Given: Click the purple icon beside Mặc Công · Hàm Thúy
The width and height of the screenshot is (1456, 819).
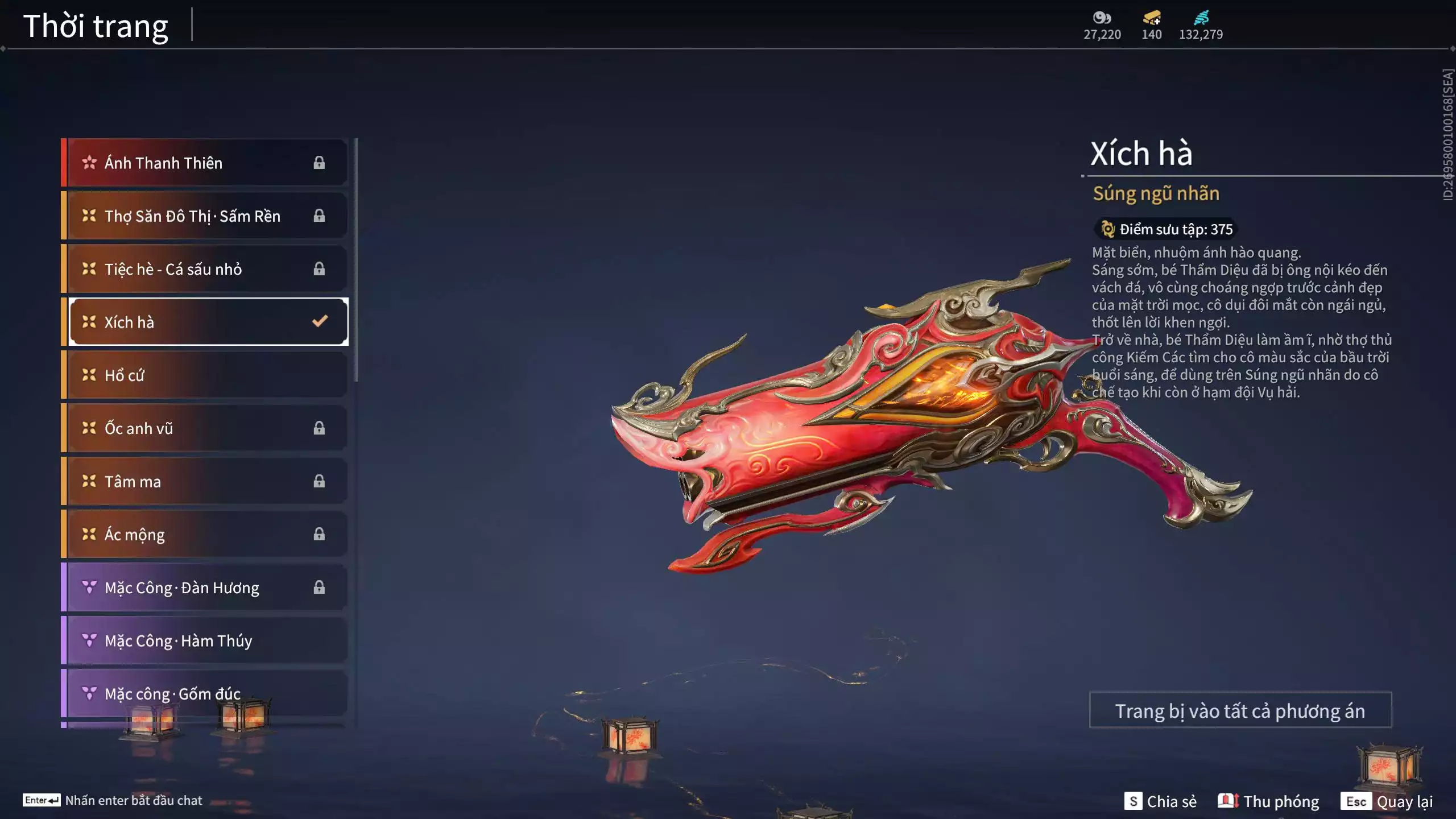Looking at the screenshot, I should (89, 640).
